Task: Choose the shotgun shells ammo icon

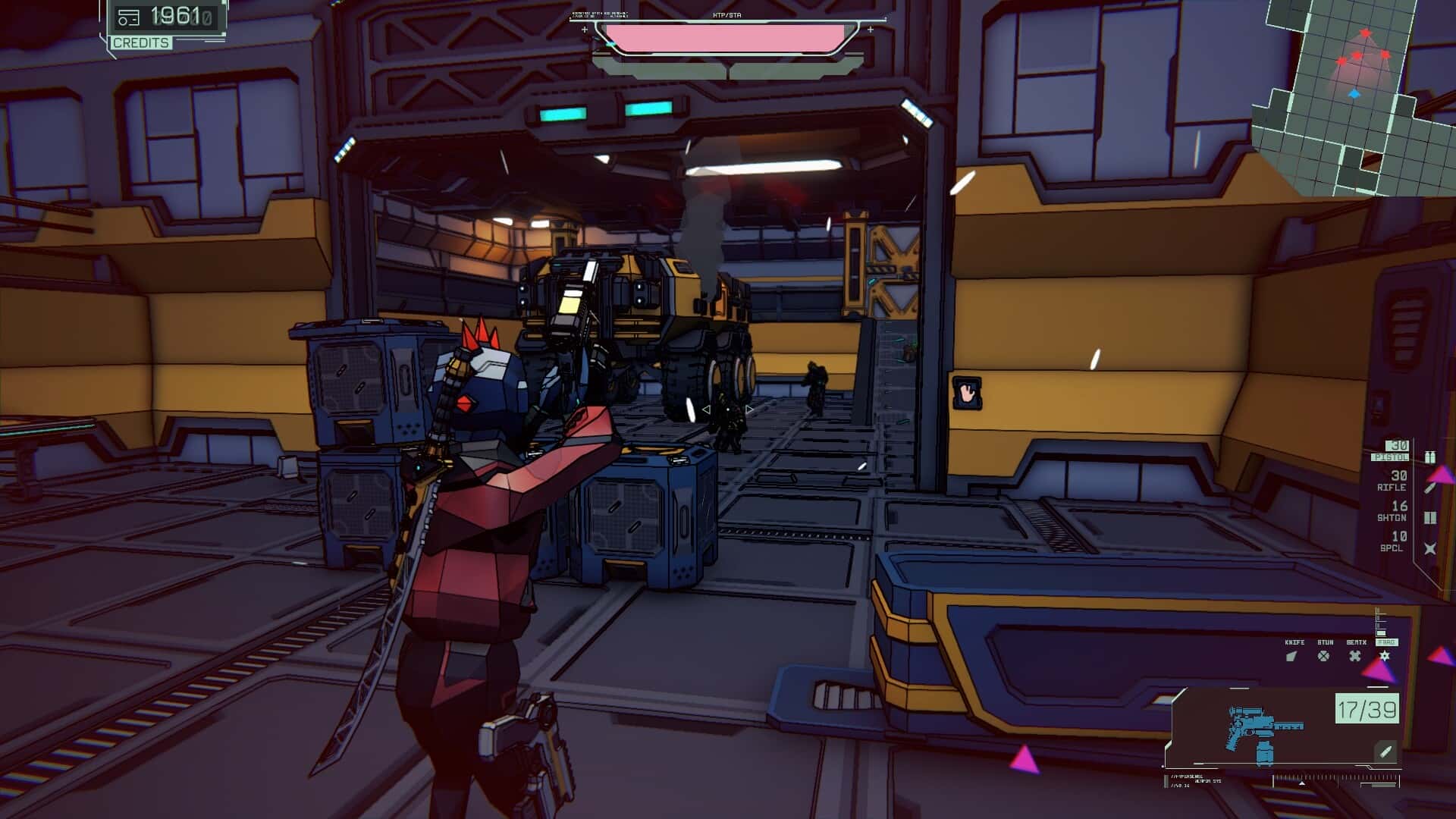Action: [x=1430, y=518]
